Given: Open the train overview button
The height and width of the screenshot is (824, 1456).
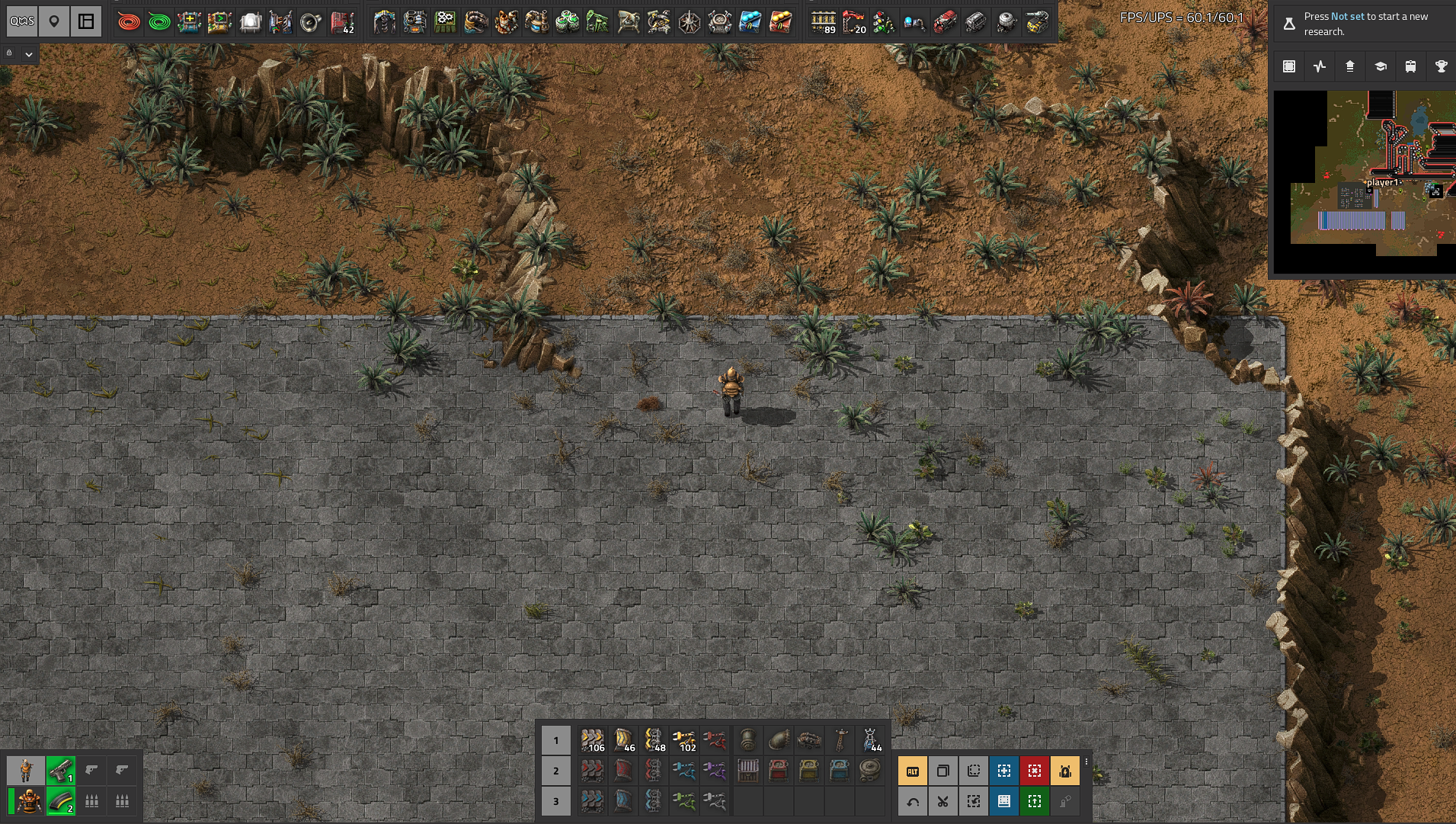Looking at the screenshot, I should point(1411,66).
